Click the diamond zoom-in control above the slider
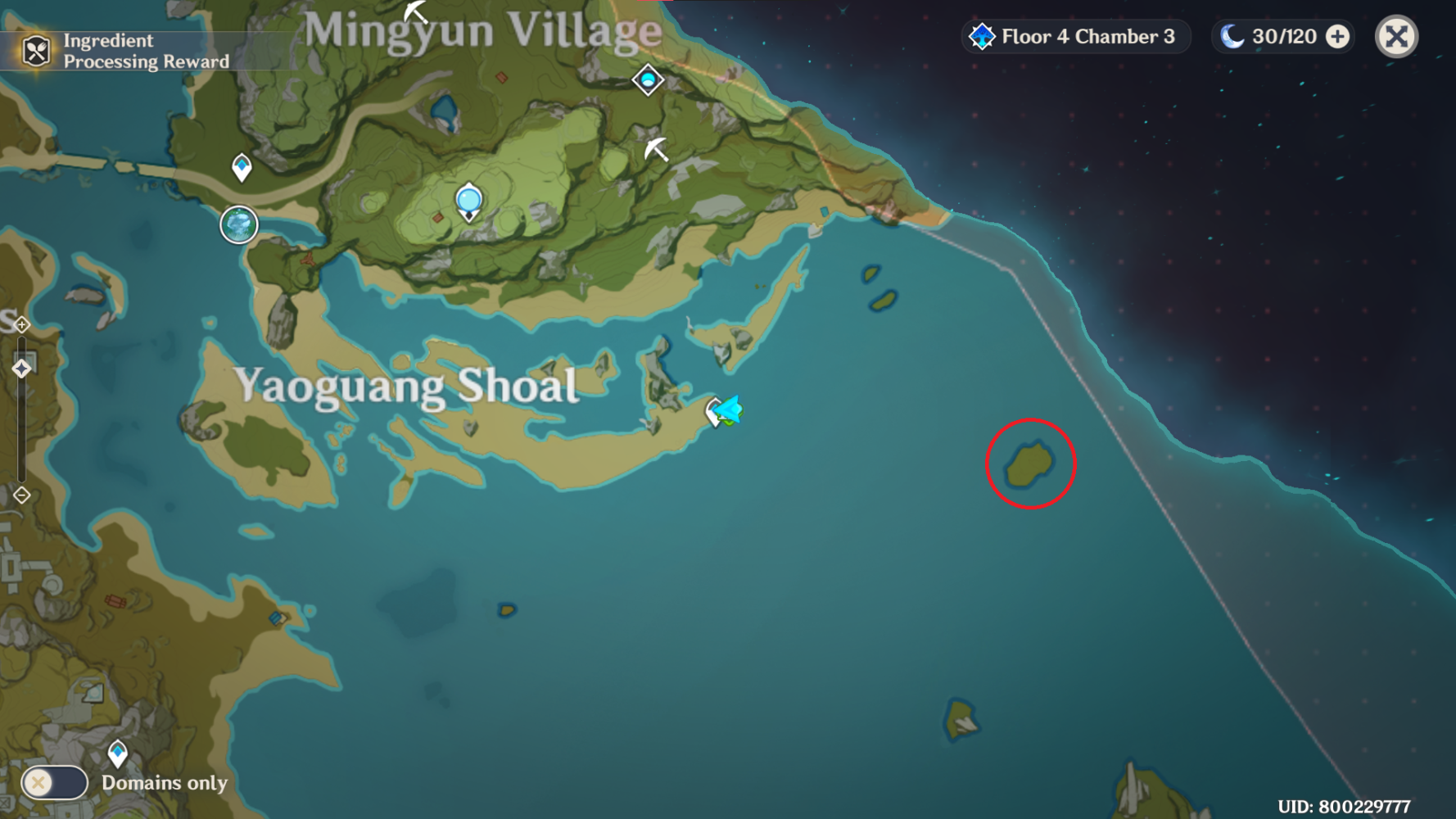 tap(21, 324)
